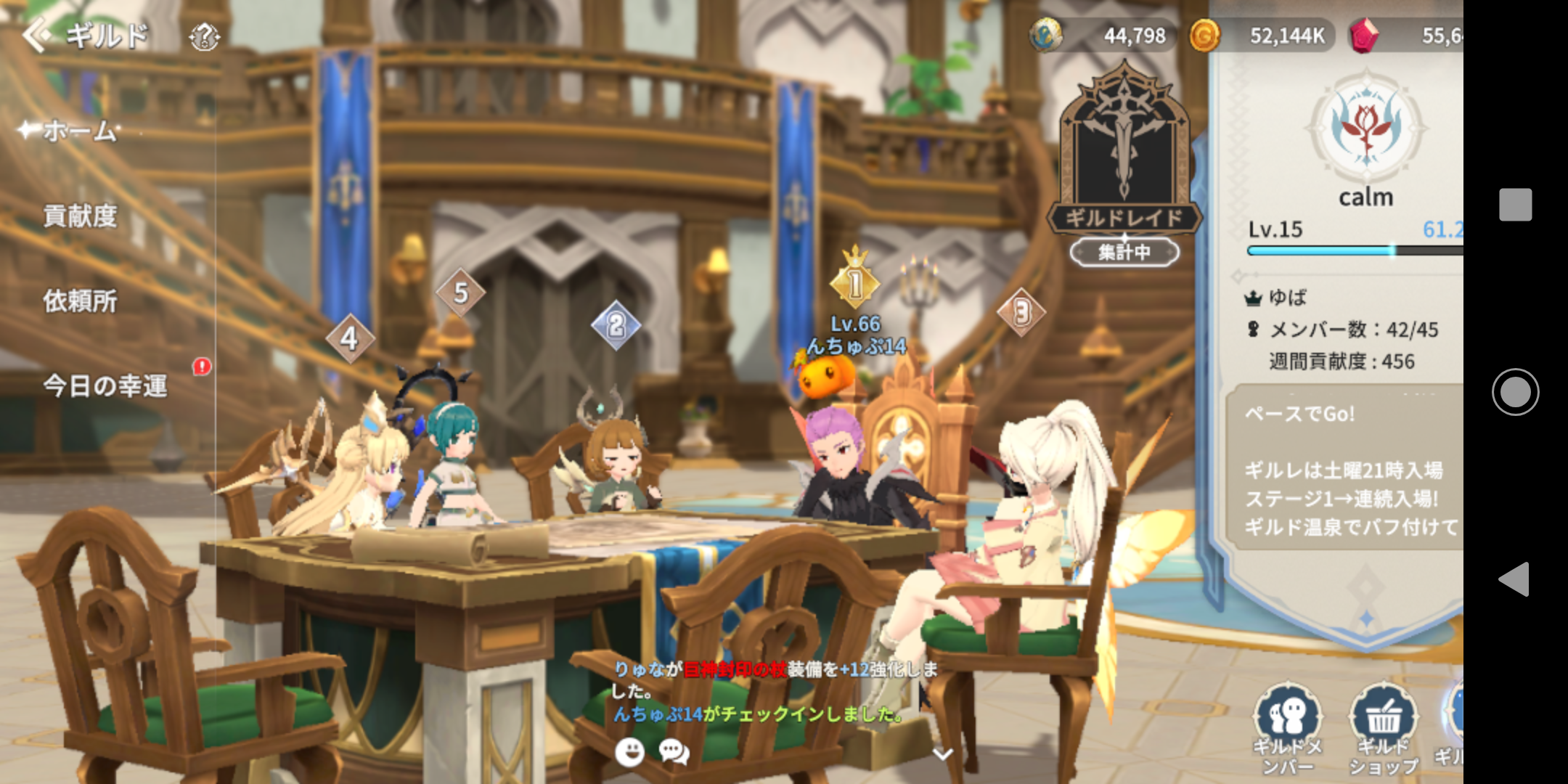The width and height of the screenshot is (1568, 784).
Task: Select rank 1 seat marker
Action: pyautogui.click(x=855, y=284)
